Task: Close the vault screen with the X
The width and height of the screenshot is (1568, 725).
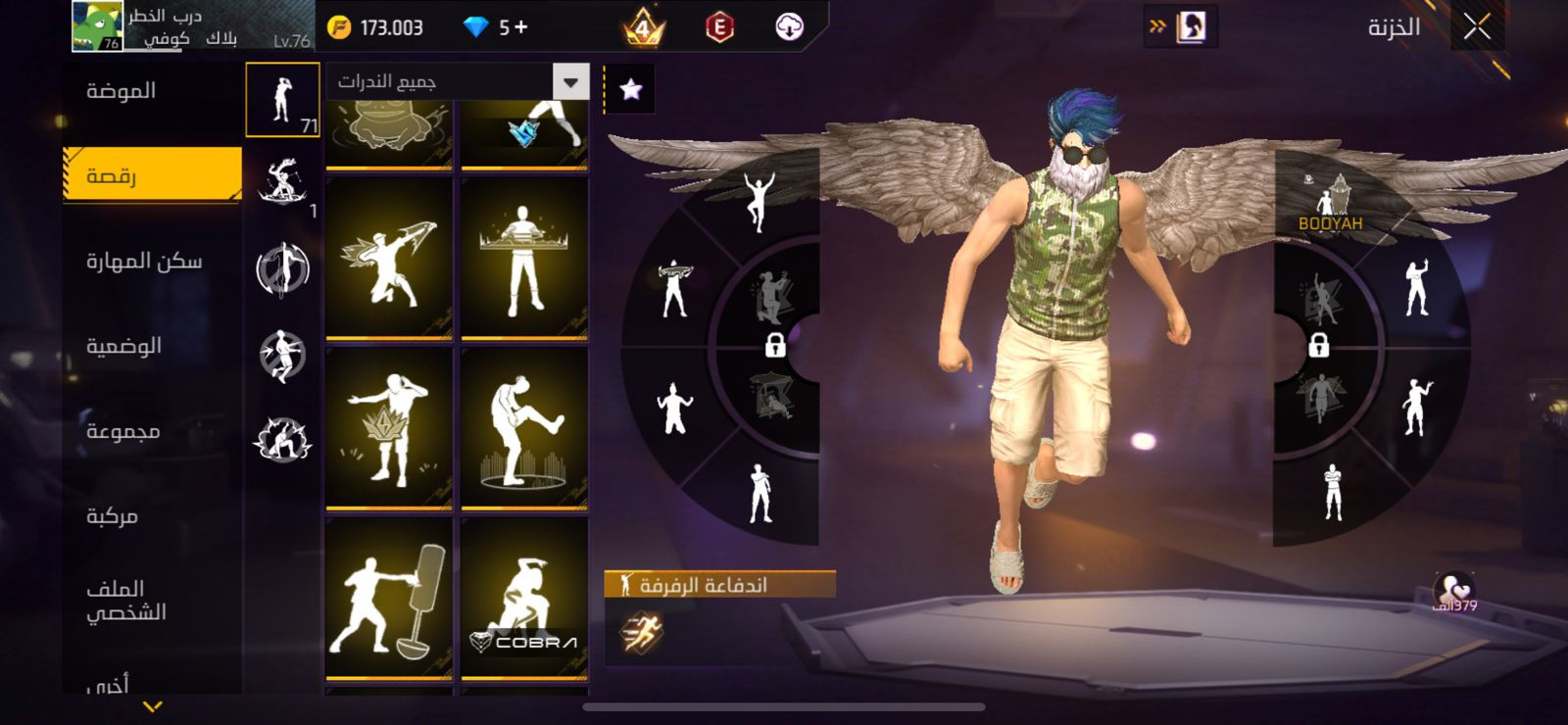Action: (x=1477, y=27)
